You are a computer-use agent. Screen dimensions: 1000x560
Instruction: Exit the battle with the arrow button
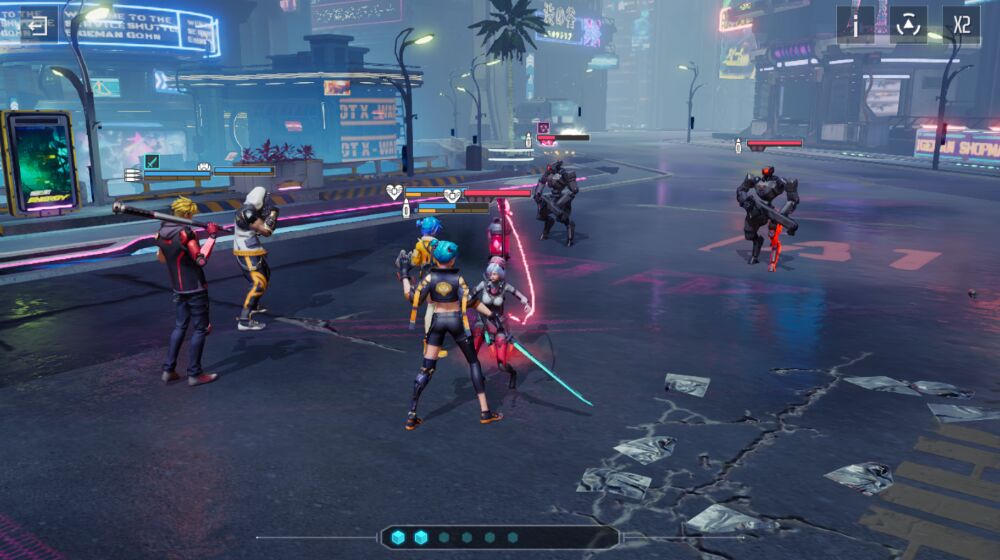tap(38, 25)
